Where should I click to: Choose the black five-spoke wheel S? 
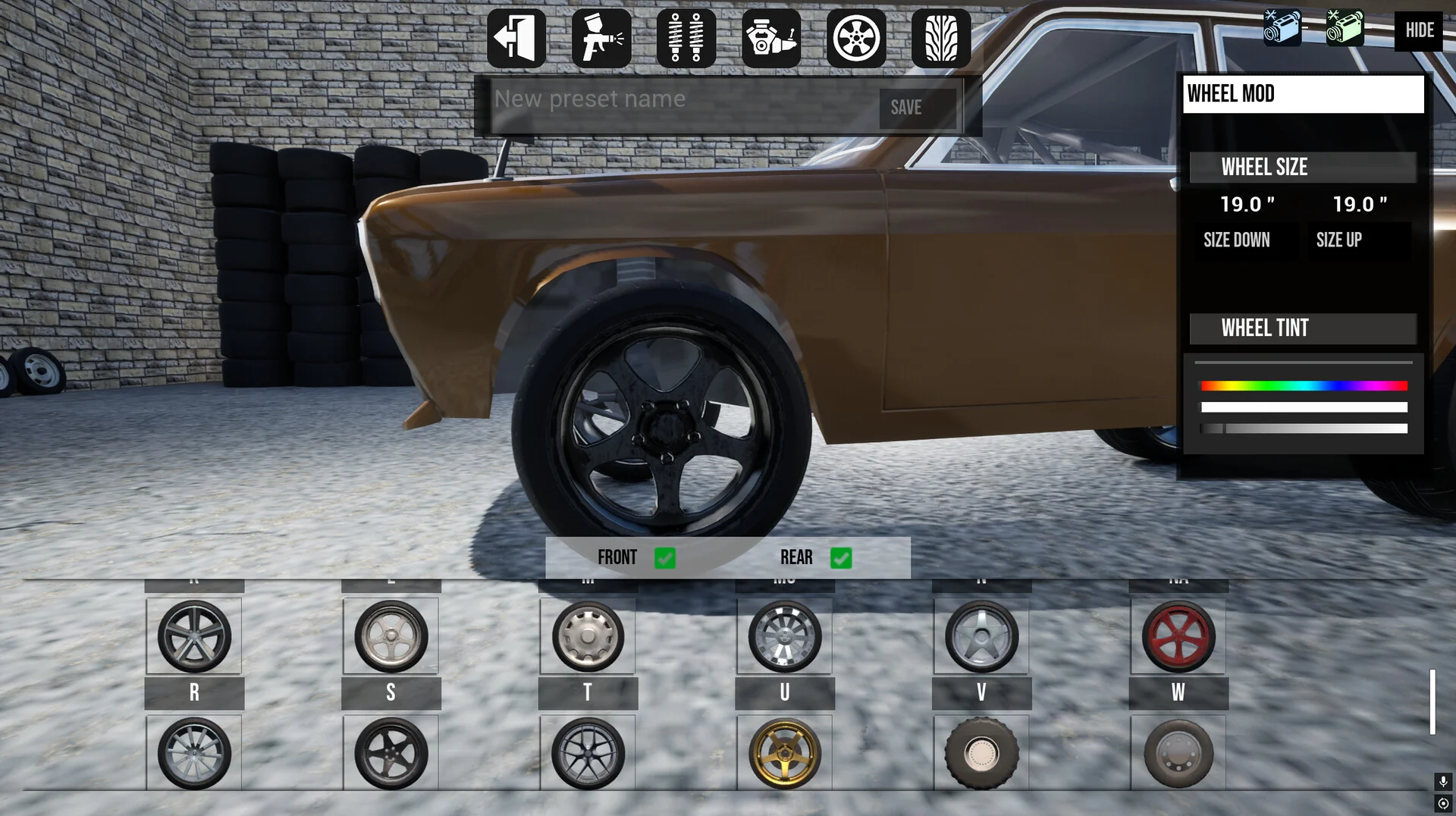click(391, 753)
